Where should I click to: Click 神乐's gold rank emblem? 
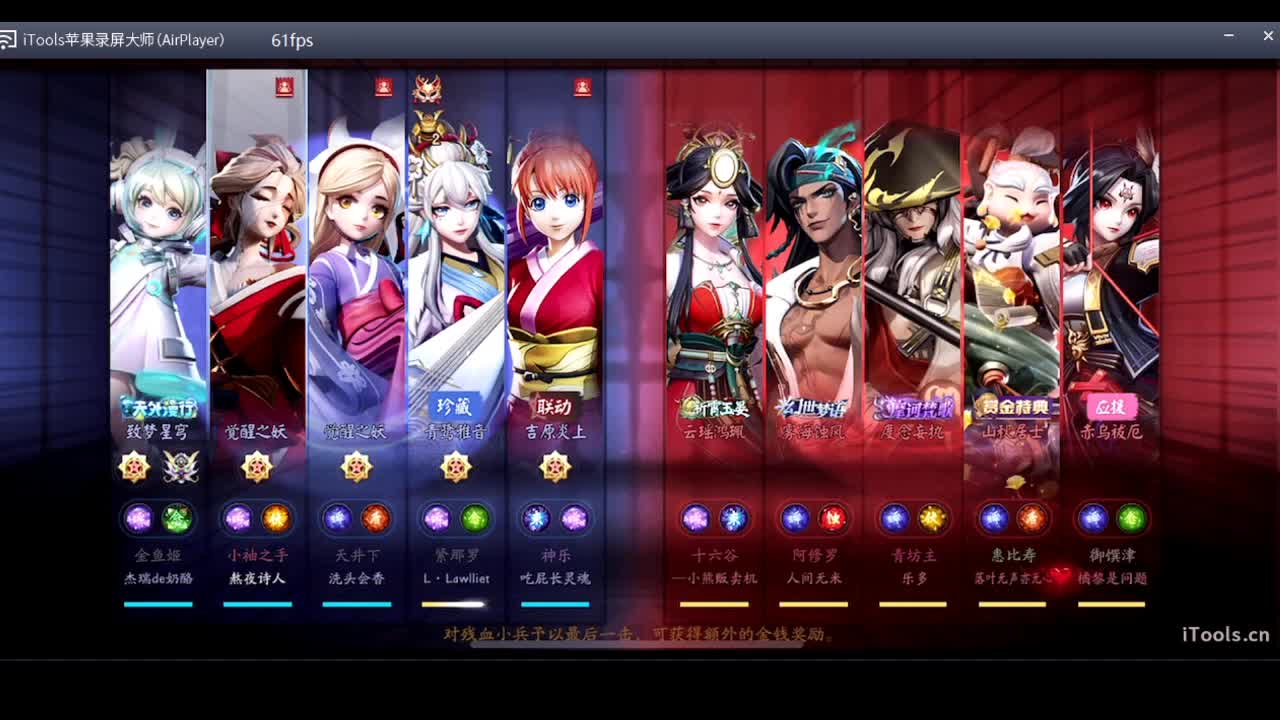point(556,467)
